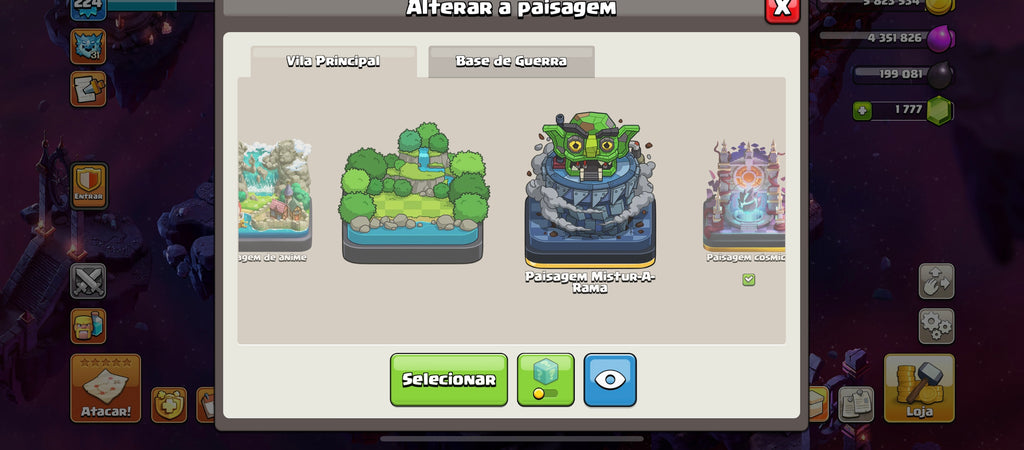The image size is (1024, 450).
Task: Confirm with the Selecionar button
Action: (448, 379)
